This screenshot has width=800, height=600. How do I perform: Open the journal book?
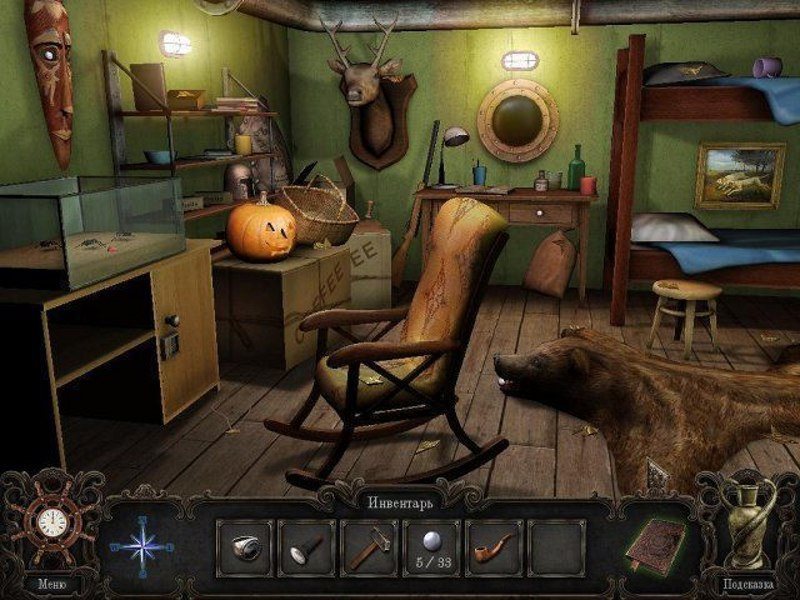[x=655, y=546]
